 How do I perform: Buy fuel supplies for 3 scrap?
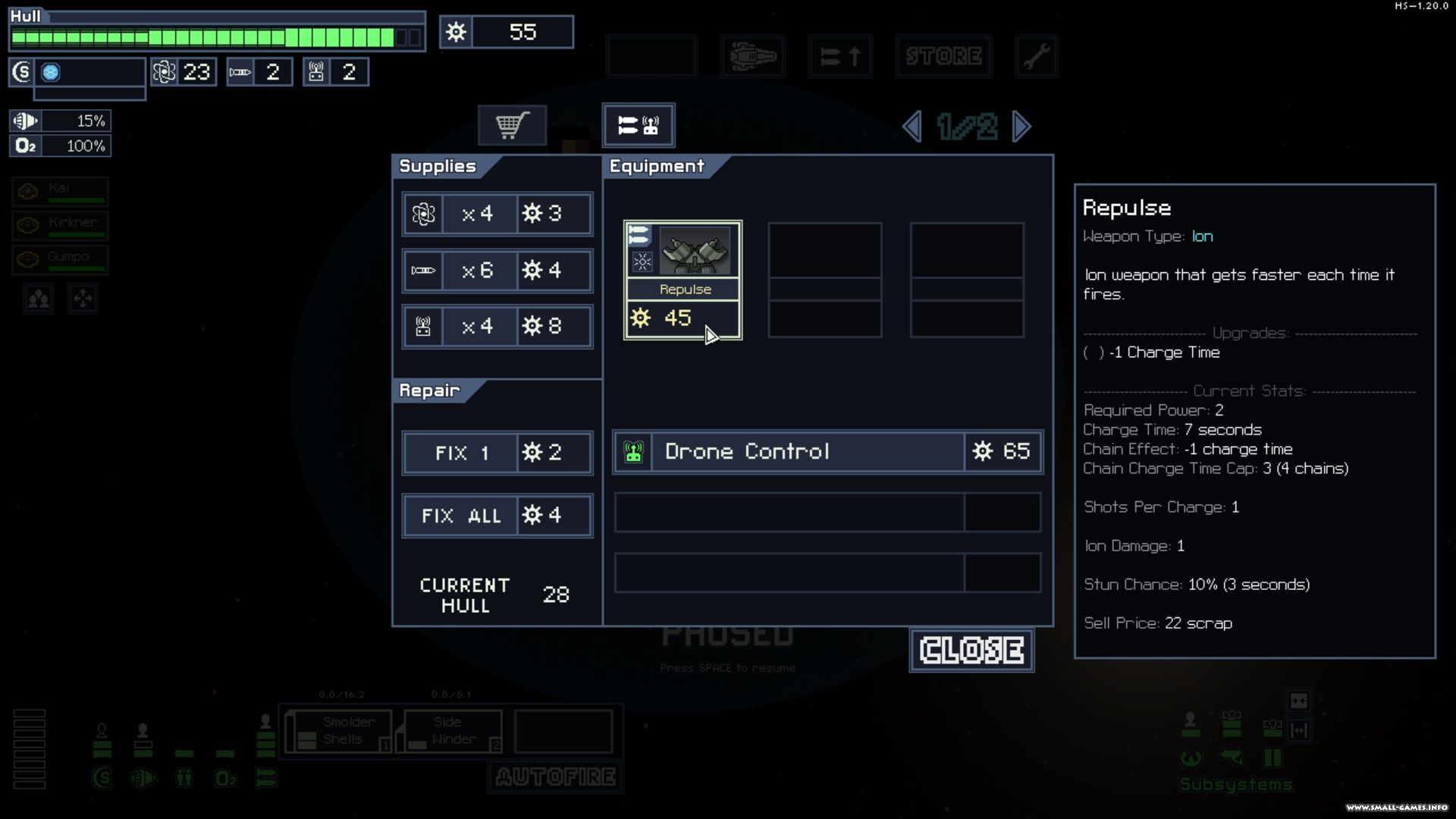coord(497,214)
